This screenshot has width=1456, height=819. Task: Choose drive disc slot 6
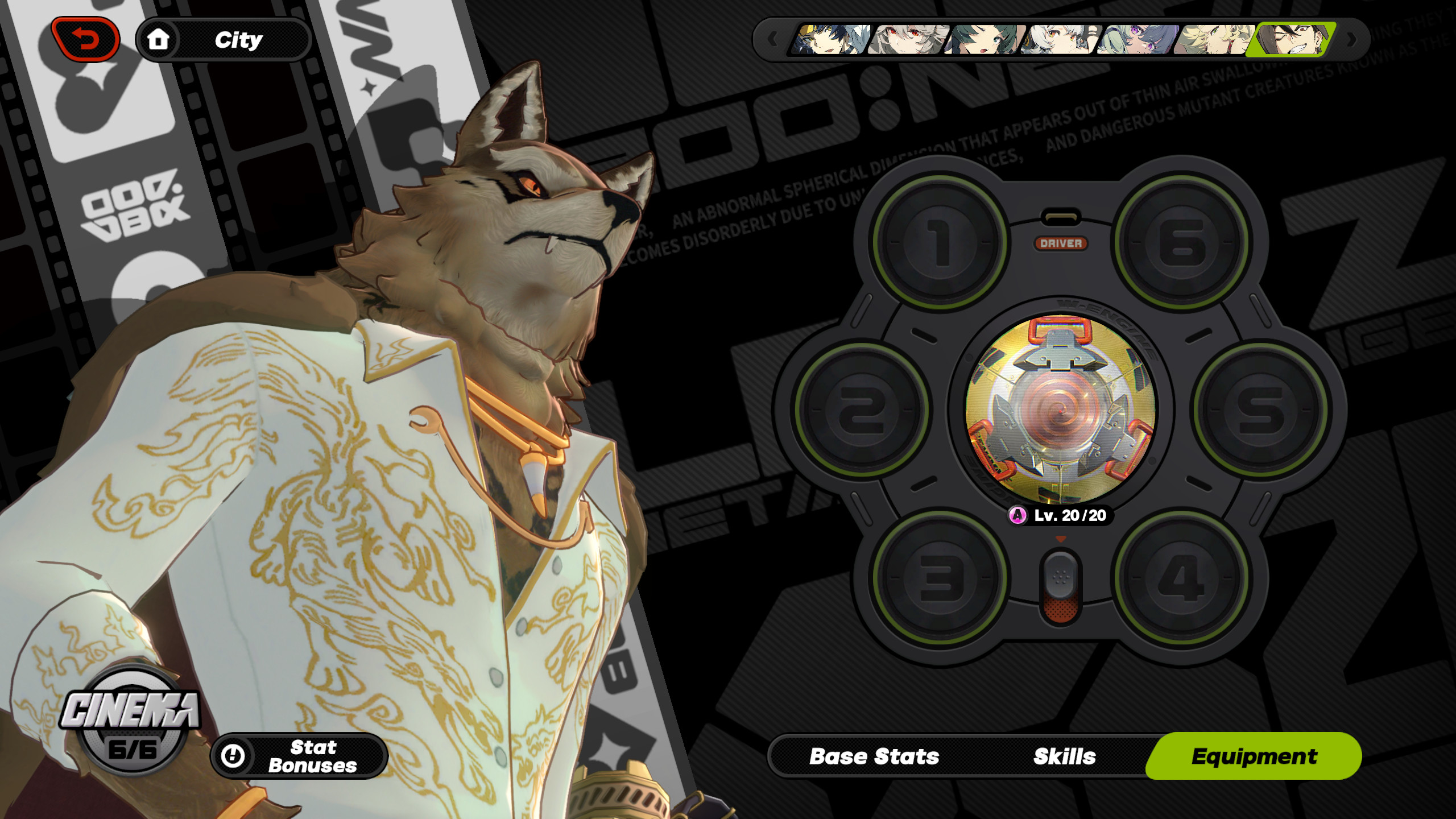[x=1182, y=242]
